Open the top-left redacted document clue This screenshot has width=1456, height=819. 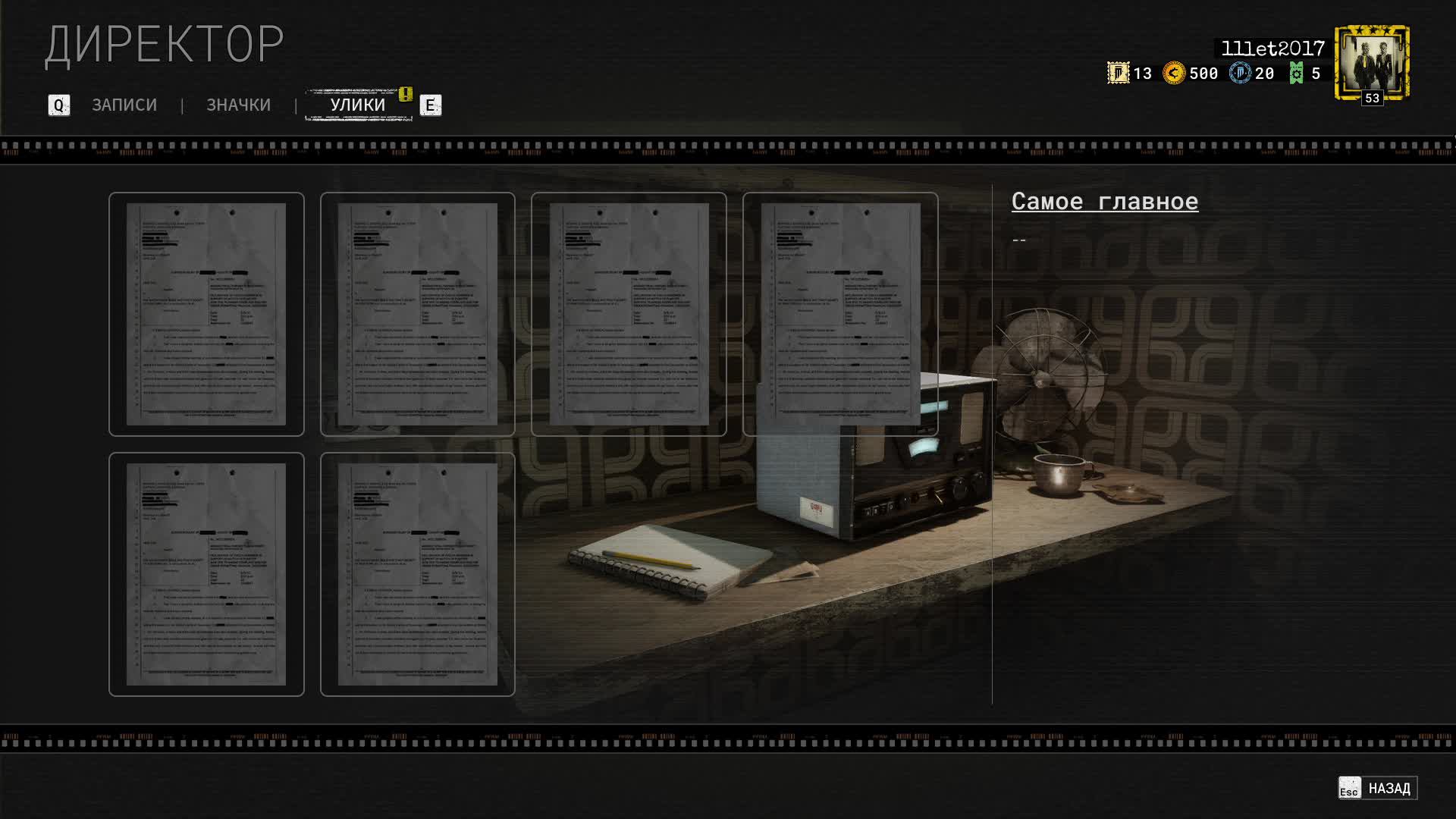coord(206,314)
